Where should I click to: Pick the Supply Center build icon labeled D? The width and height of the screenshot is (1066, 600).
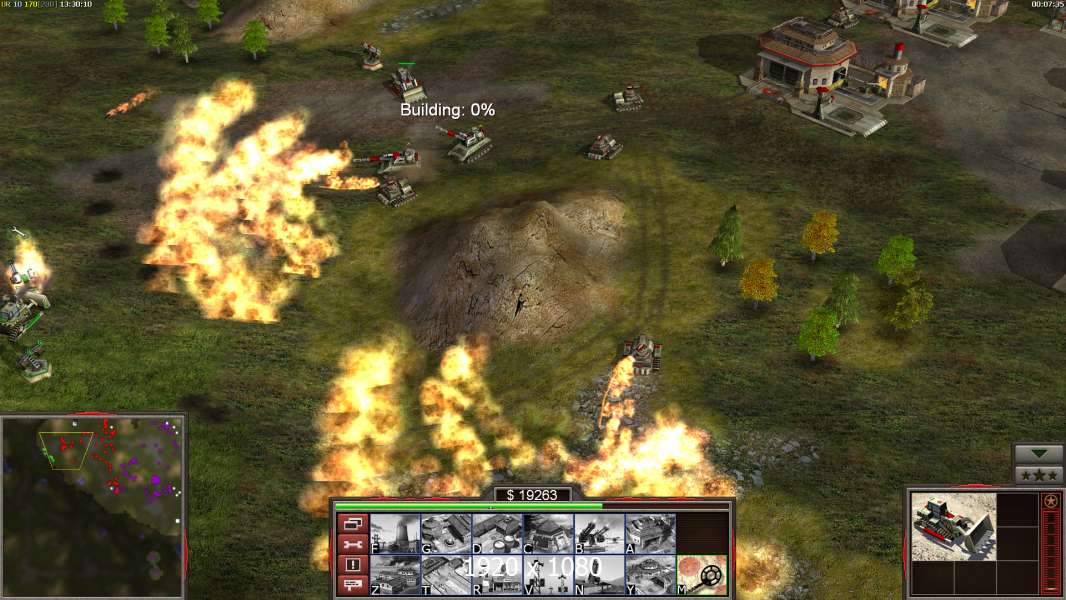pos(497,533)
